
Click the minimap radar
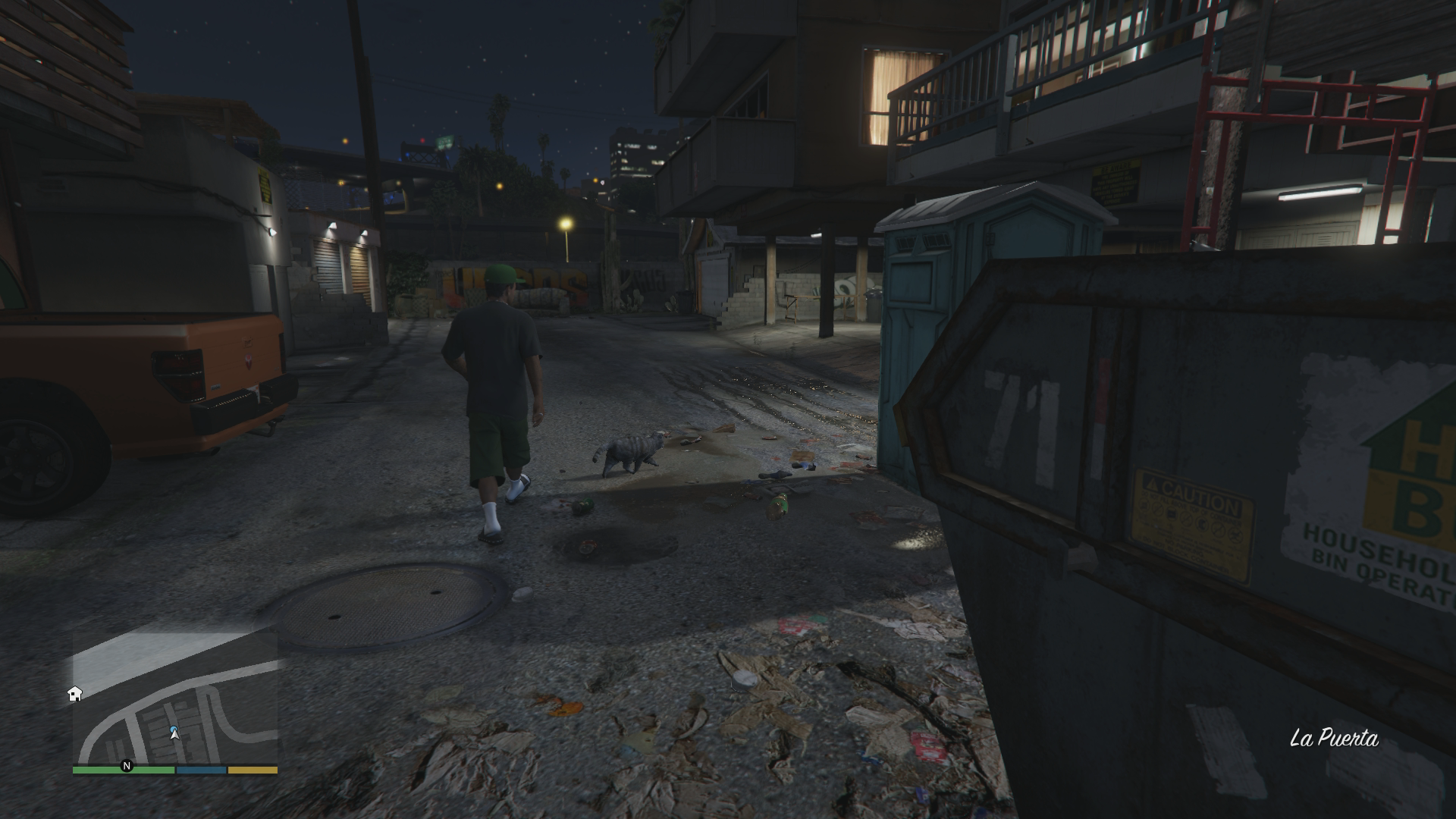point(175,698)
